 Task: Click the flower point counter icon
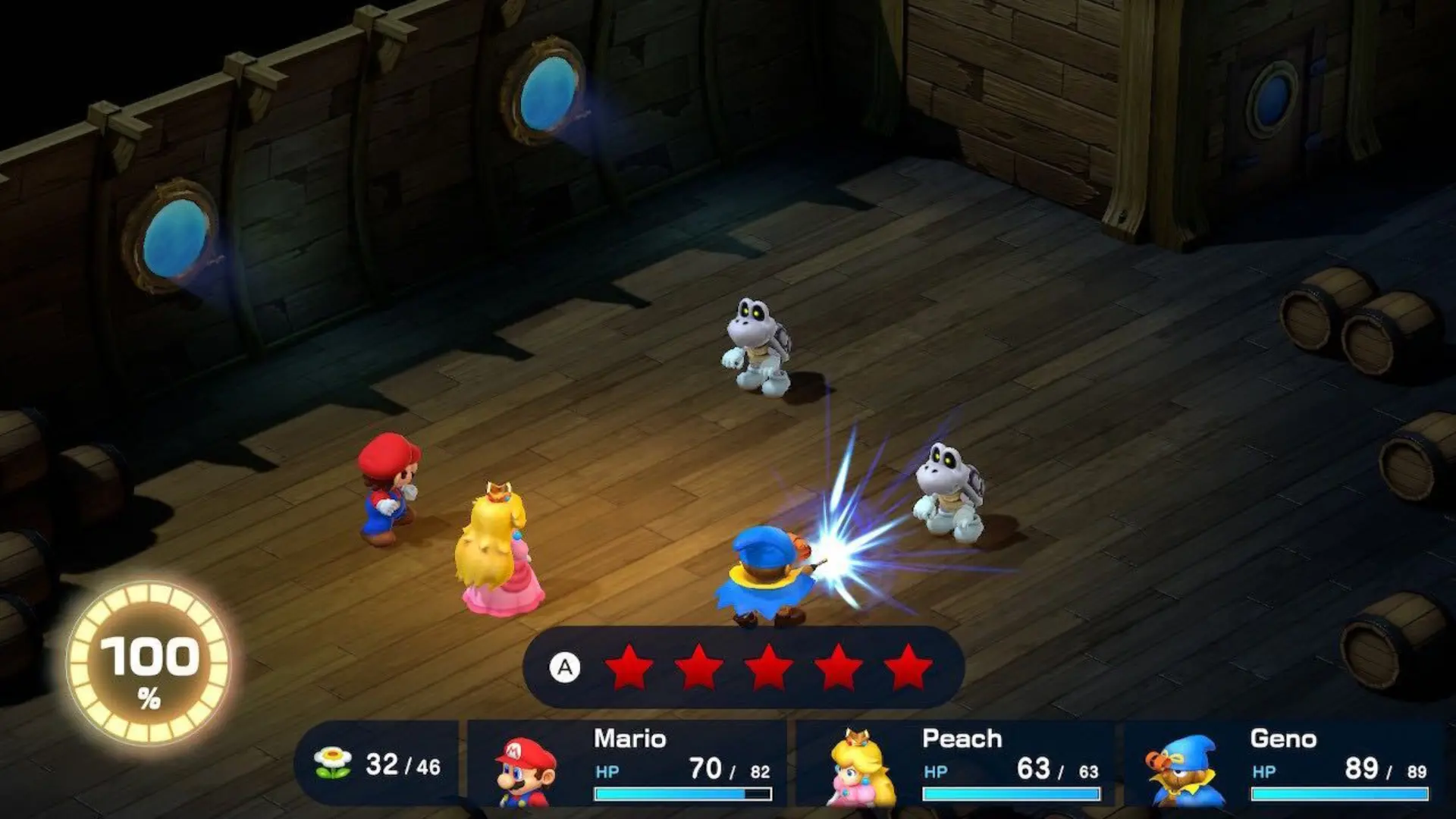(331, 762)
